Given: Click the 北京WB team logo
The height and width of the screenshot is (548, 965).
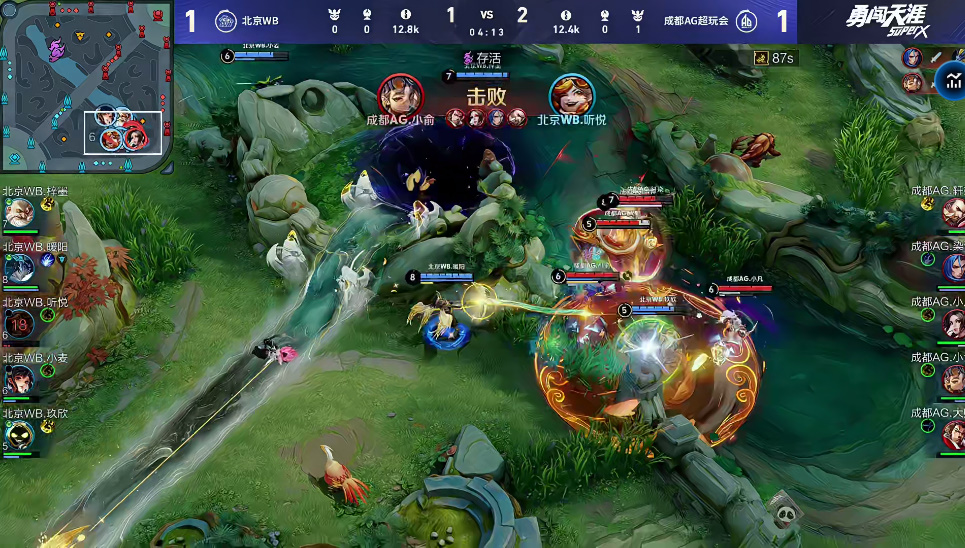Looking at the screenshot, I should (x=226, y=21).
